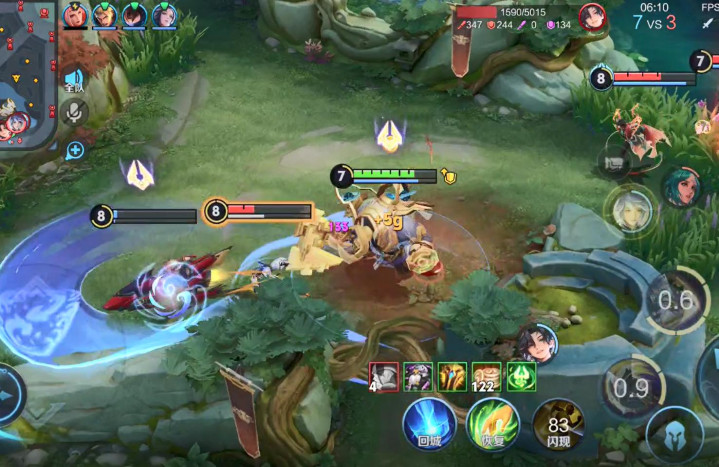Activate the skill on 0.6 cooldown
The width and height of the screenshot is (719, 467).
point(675,299)
